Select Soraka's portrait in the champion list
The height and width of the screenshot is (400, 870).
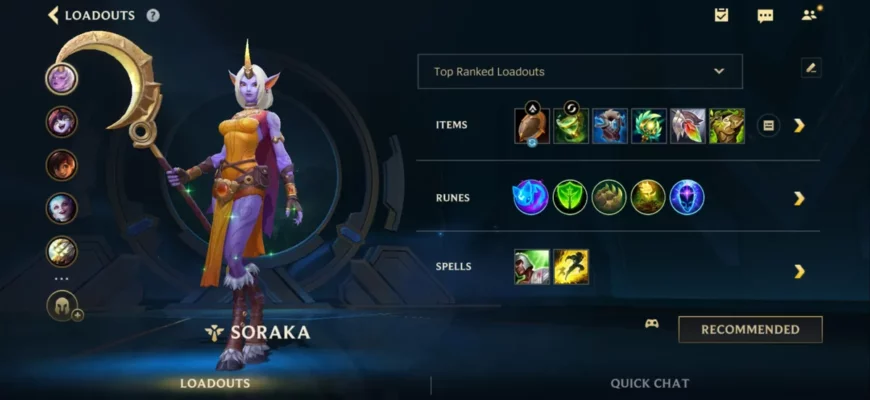(62, 78)
